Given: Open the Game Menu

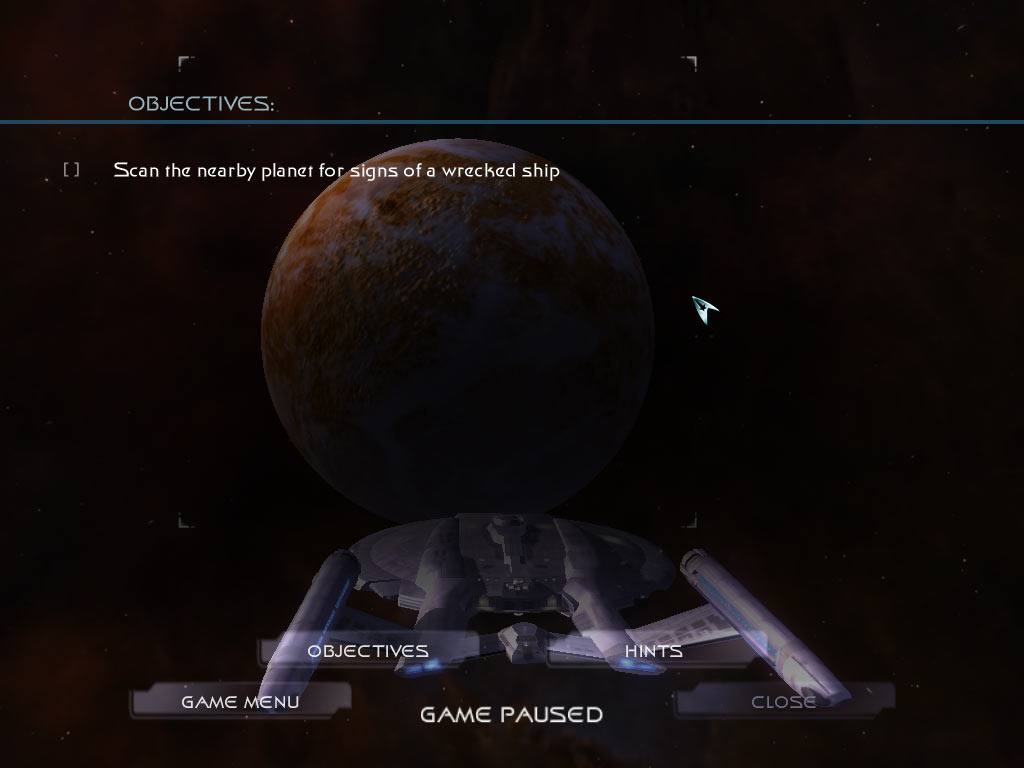Looking at the screenshot, I should click(x=240, y=702).
